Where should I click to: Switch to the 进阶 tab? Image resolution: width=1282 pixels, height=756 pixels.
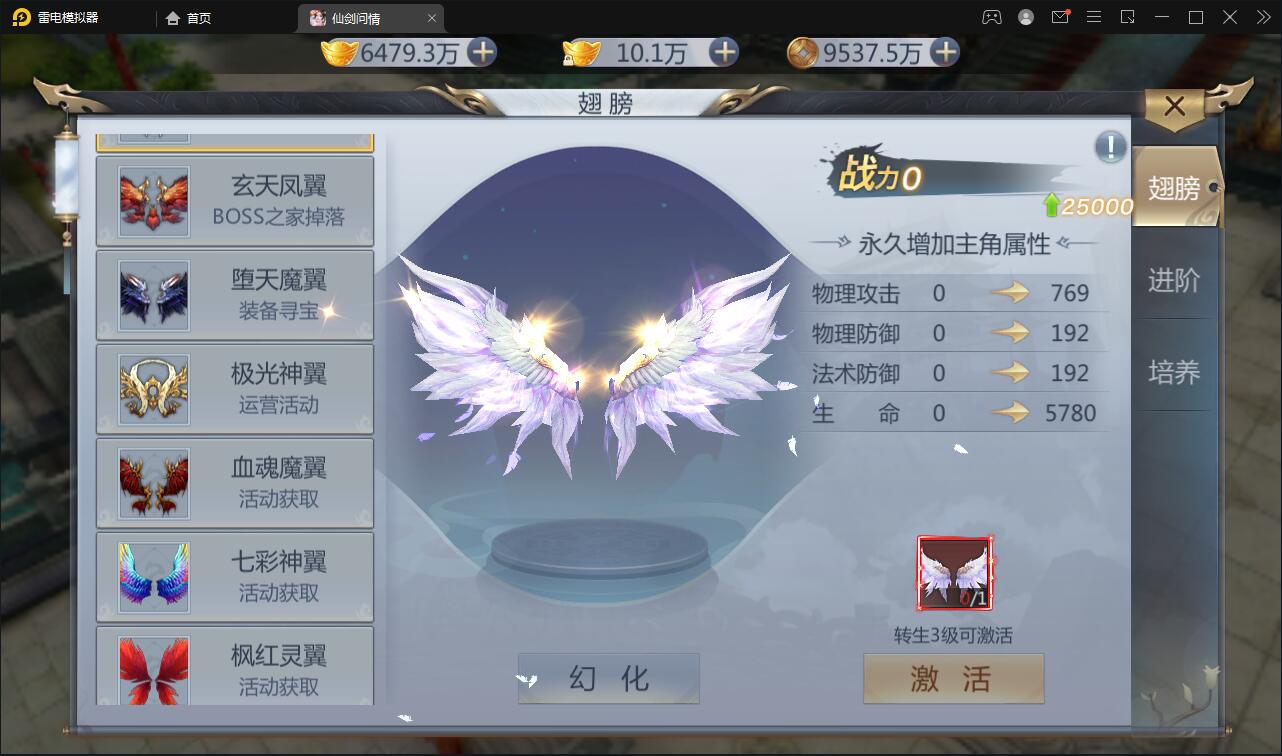point(1176,281)
